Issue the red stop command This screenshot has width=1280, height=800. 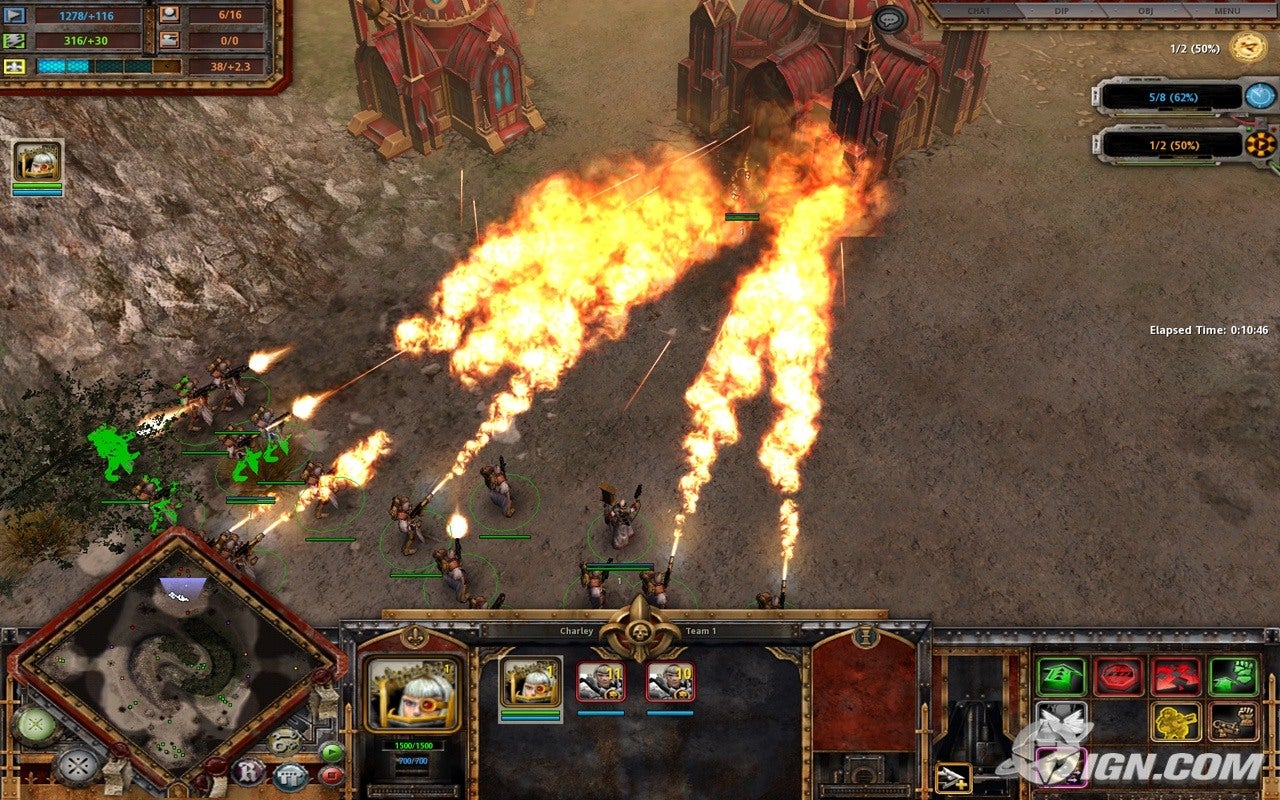coord(1118,677)
